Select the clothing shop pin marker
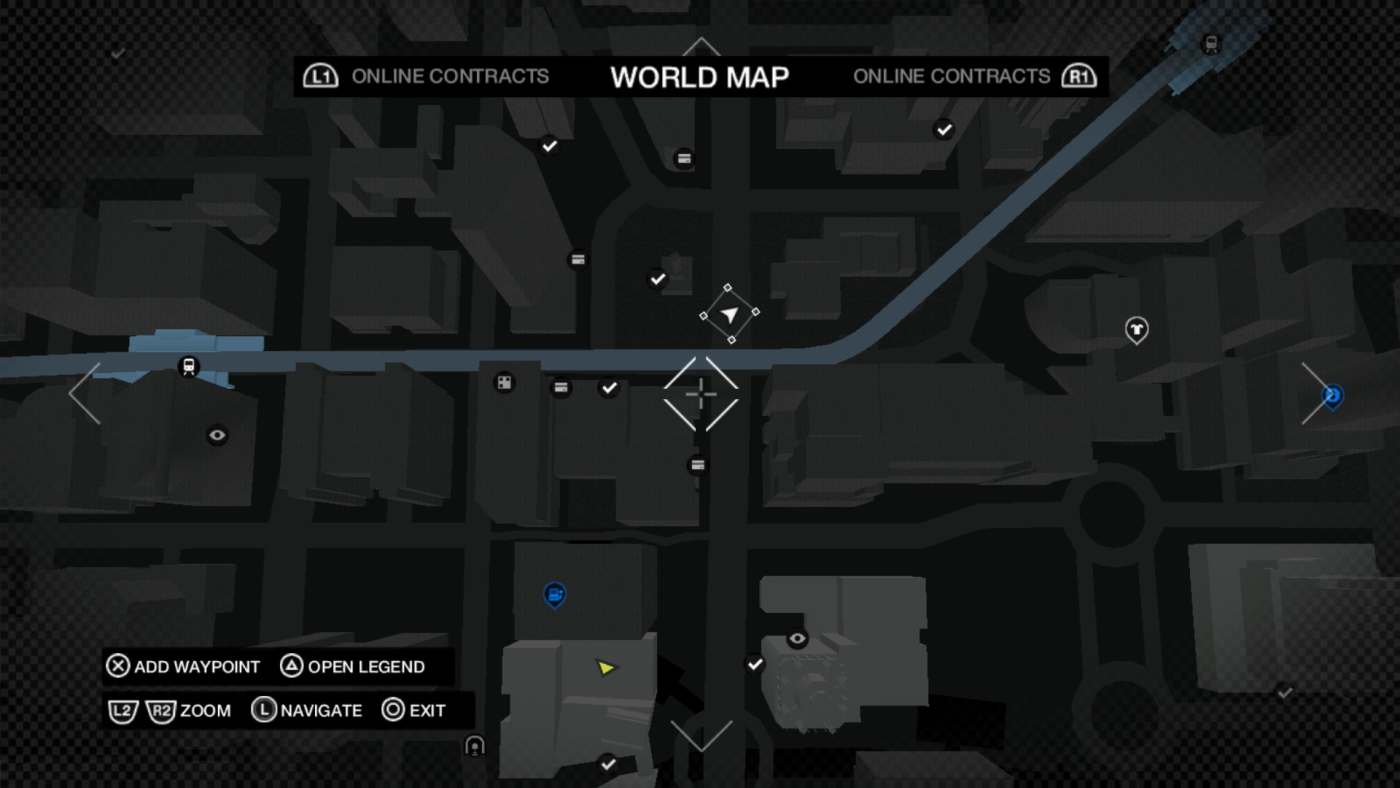Screen dimensions: 1400x788 tap(1135, 330)
